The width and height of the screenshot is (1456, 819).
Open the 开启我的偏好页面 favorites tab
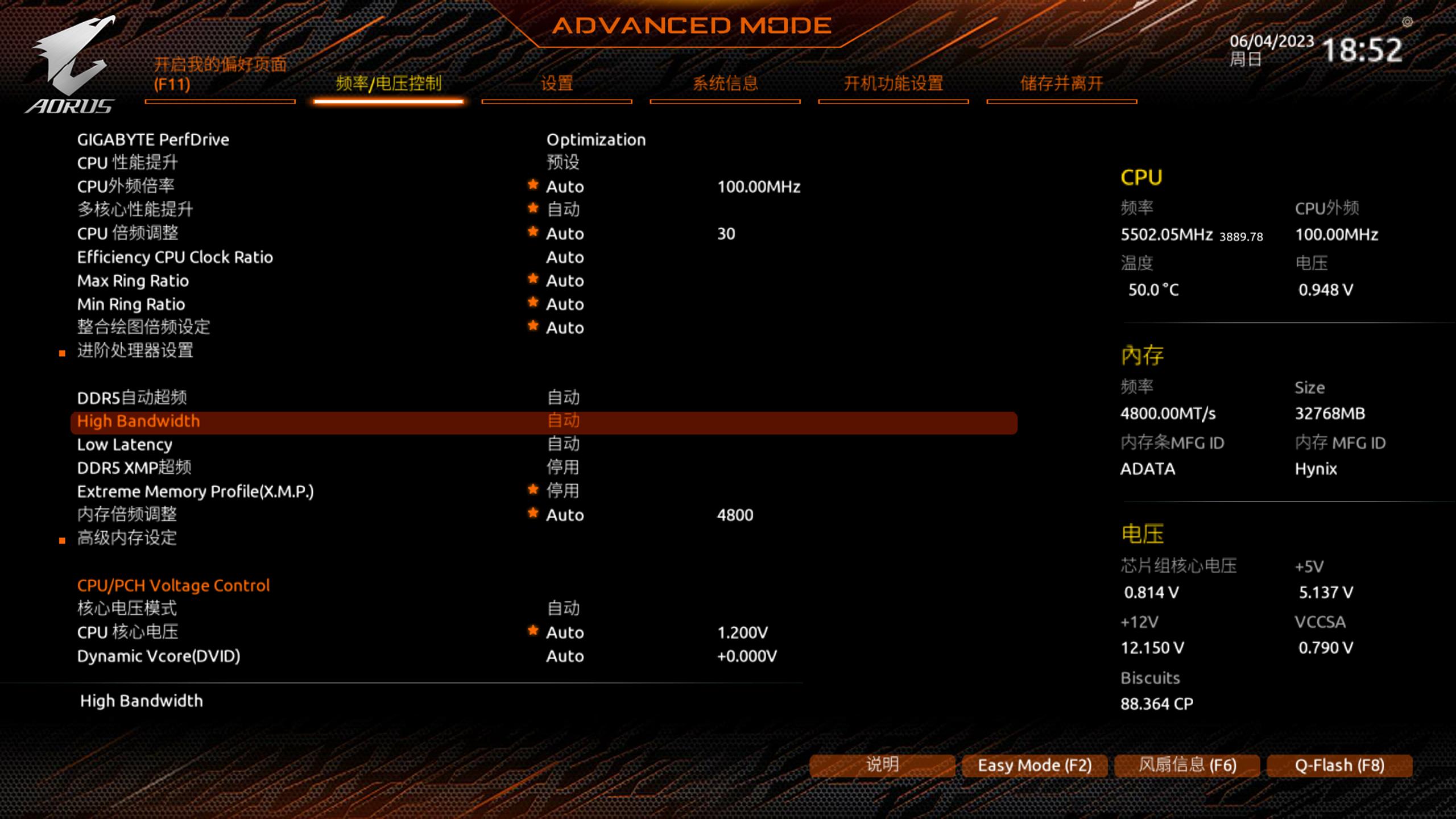[x=220, y=75]
